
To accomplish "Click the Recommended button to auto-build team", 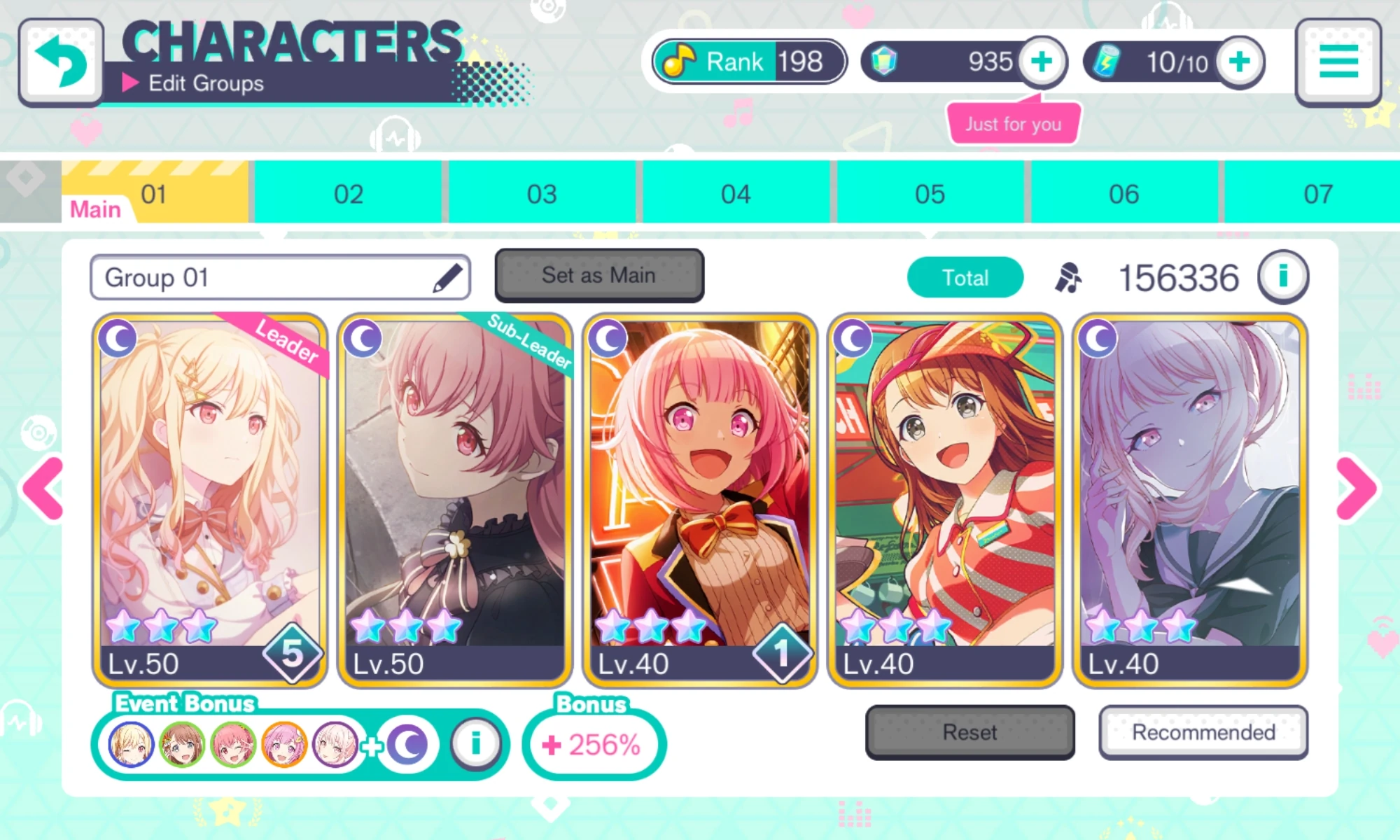I will tap(1203, 732).
